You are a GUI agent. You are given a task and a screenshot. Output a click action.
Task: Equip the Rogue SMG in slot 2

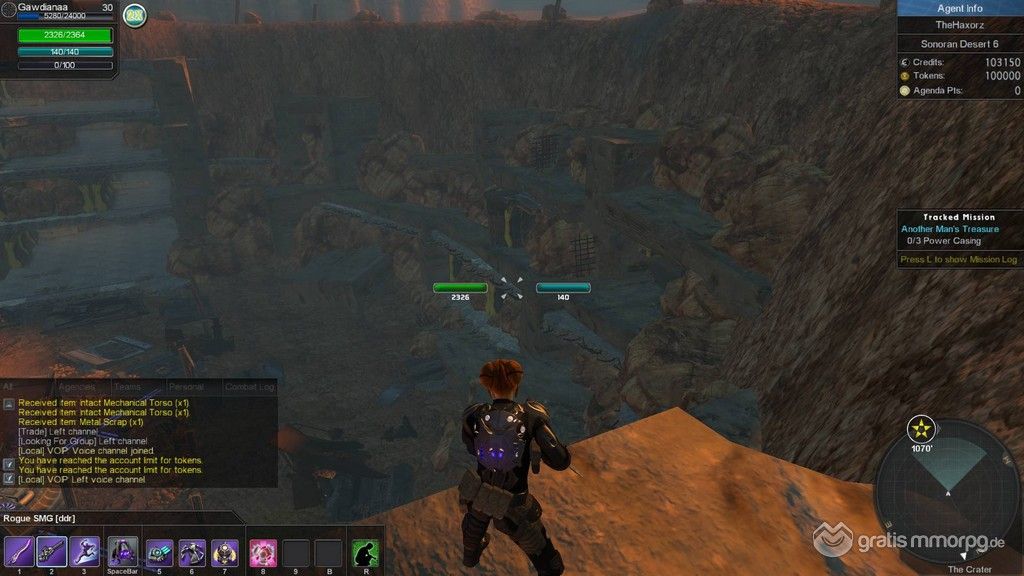click(x=52, y=551)
